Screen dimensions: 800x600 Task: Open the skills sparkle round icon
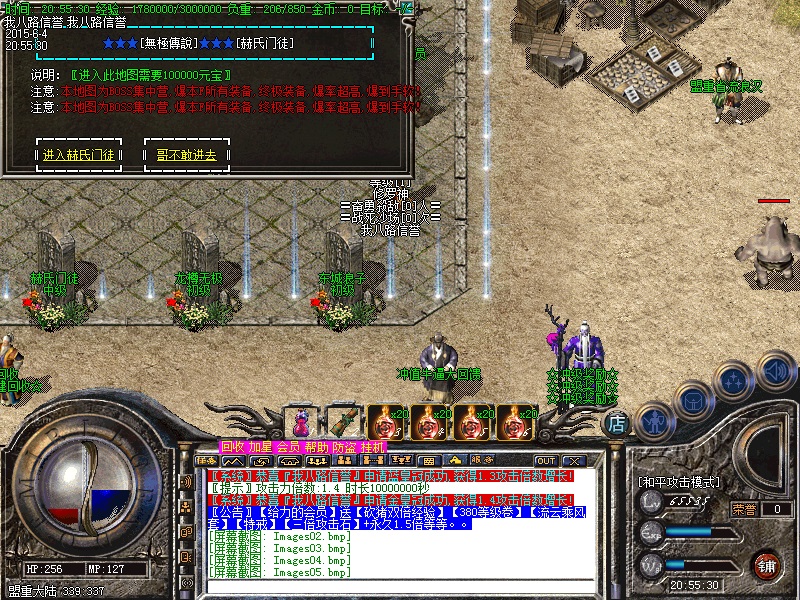click(x=735, y=381)
